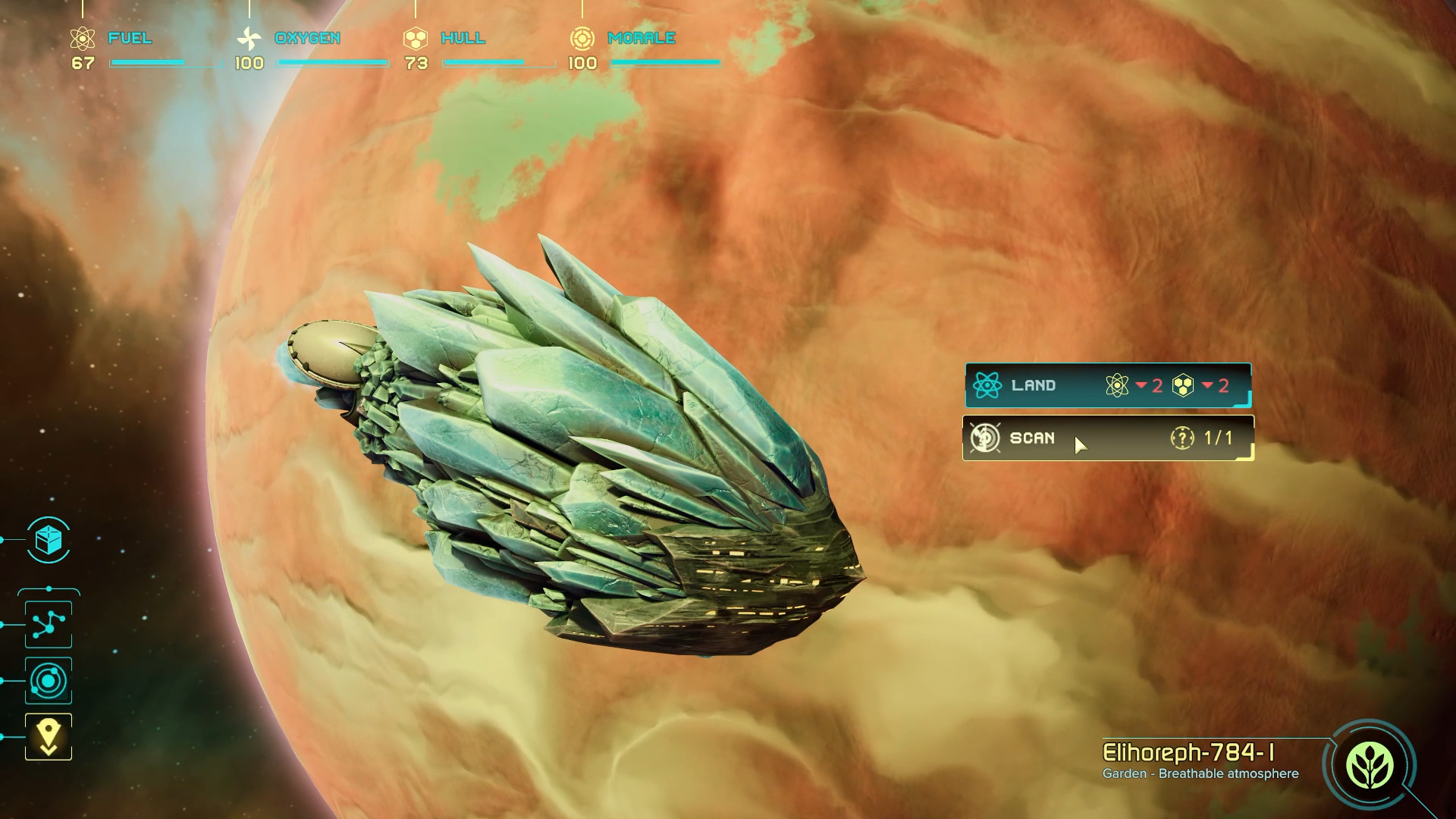Click the Oxygen propeller icon
The width and height of the screenshot is (1456, 819).
(x=249, y=36)
